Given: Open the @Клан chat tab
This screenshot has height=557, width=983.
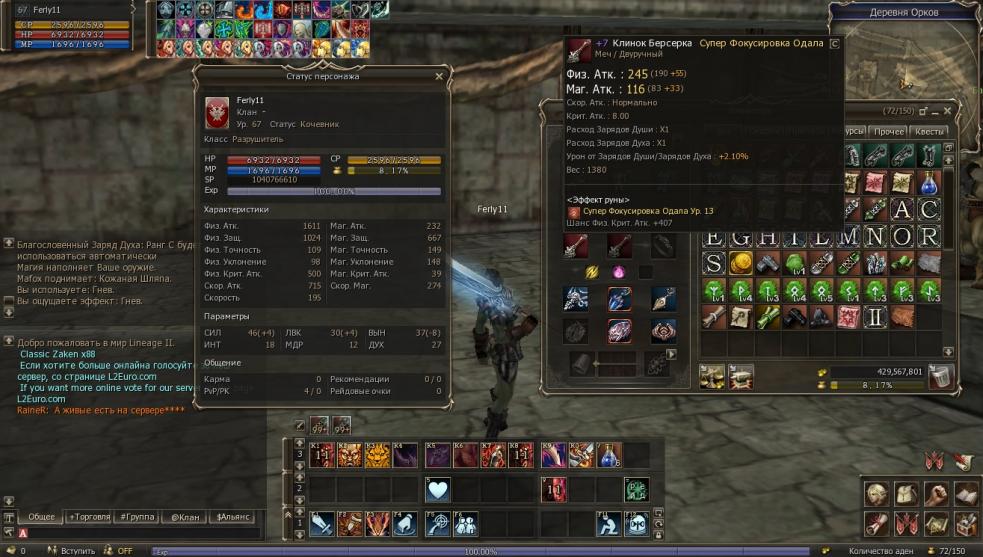Looking at the screenshot, I should point(184,517).
